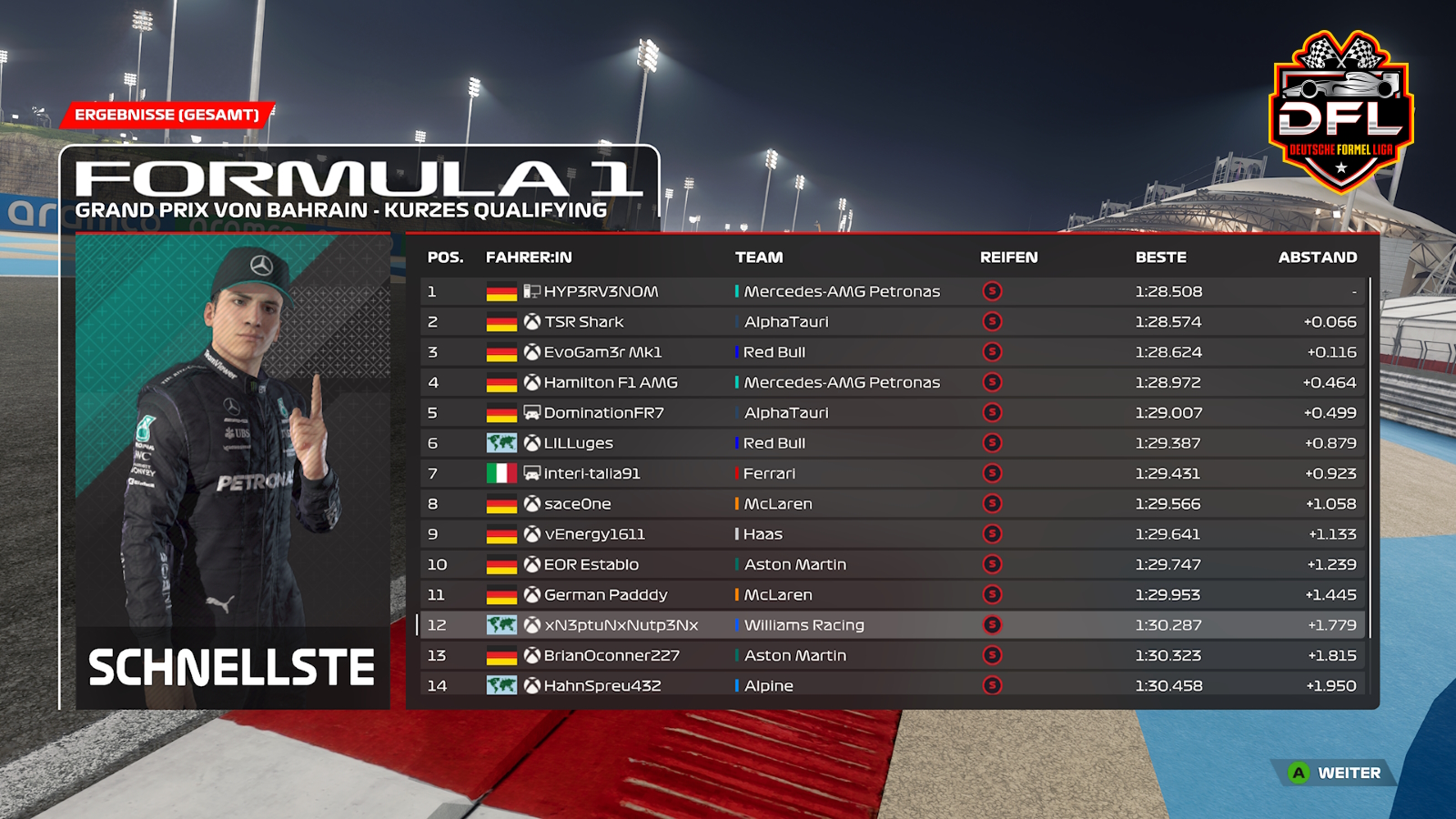Choose the TSR Shark results row

pyautogui.click(x=584, y=322)
